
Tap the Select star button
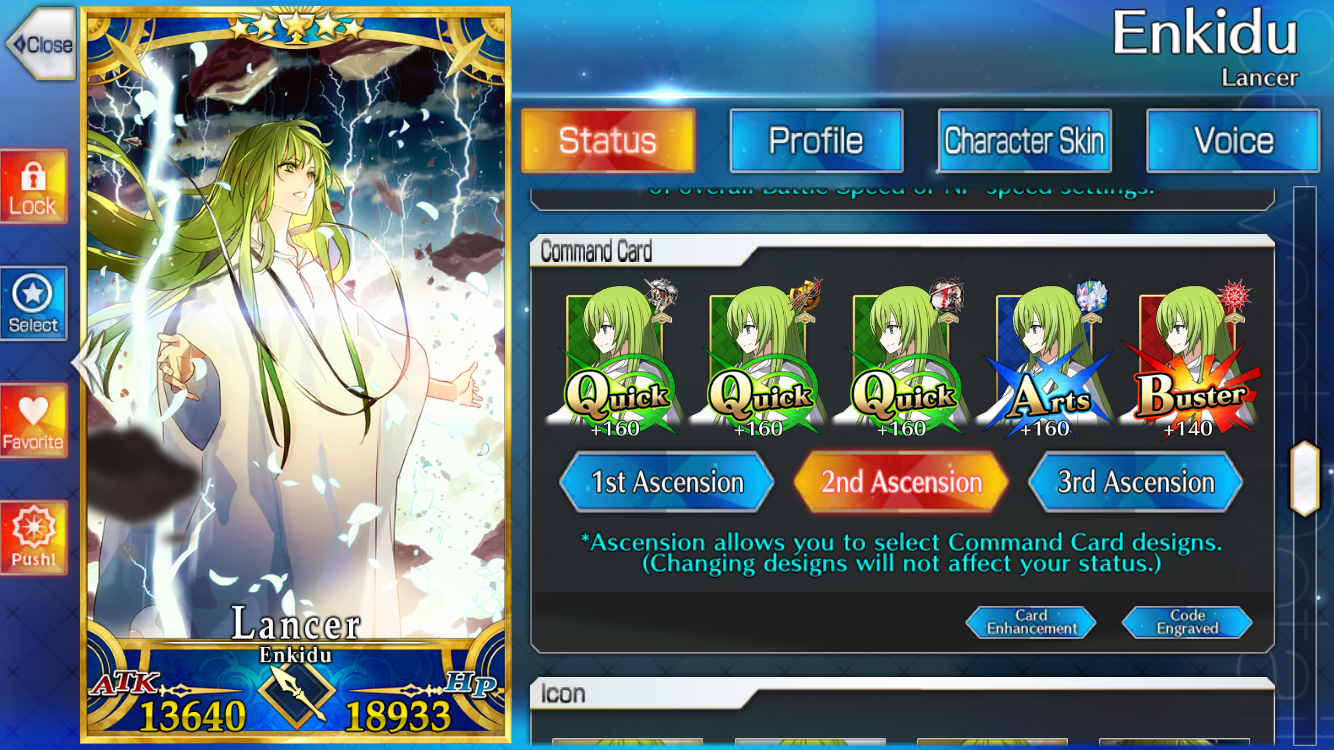(x=34, y=304)
